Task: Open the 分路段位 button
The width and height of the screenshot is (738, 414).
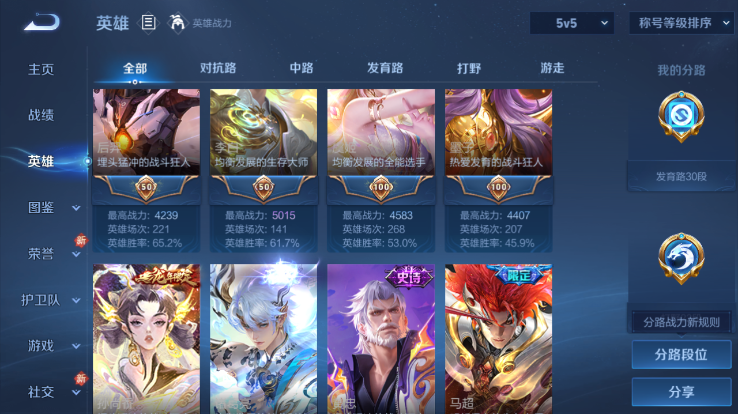Action: tap(681, 355)
